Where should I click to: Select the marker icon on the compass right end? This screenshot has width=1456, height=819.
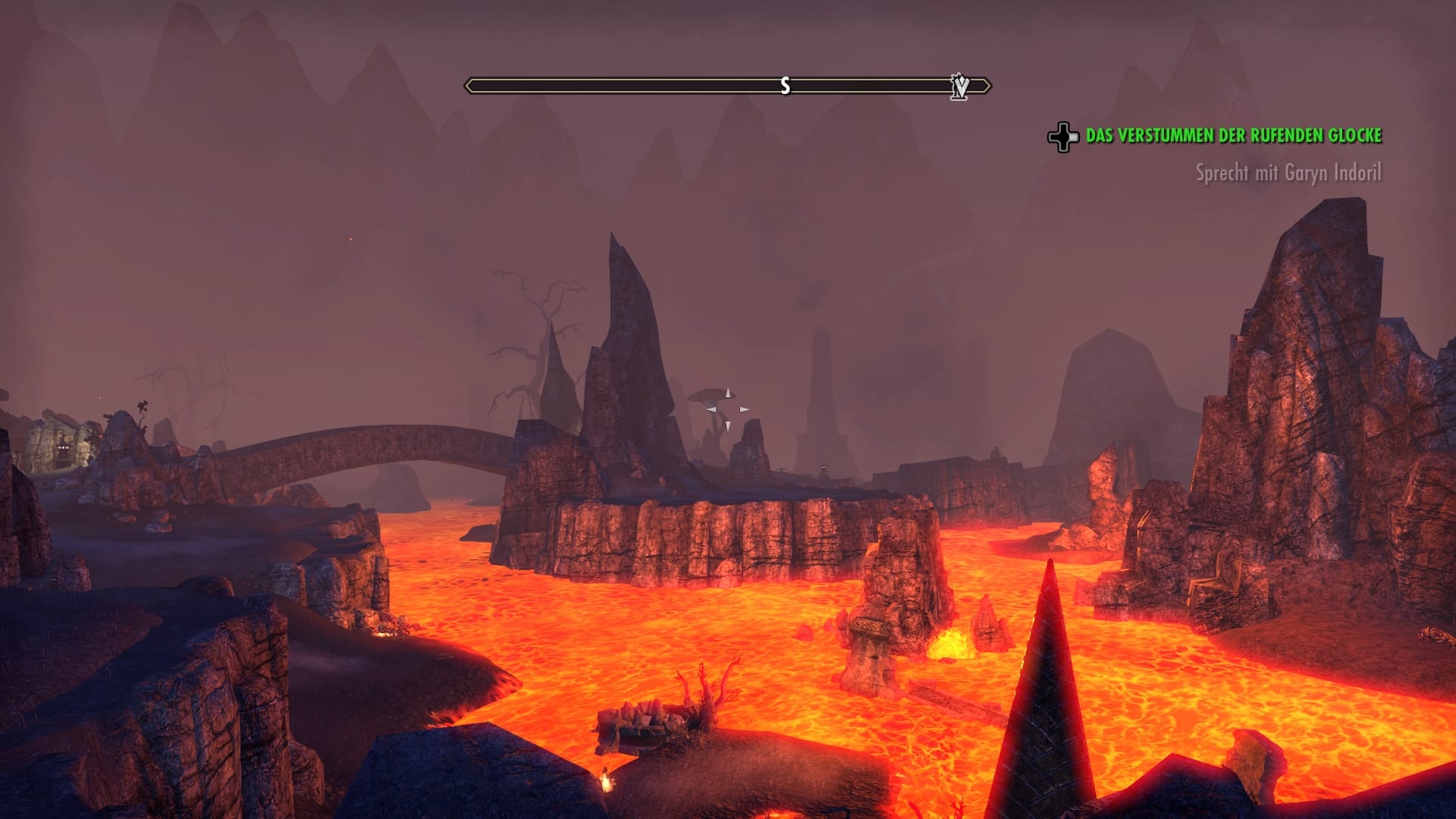point(961,86)
